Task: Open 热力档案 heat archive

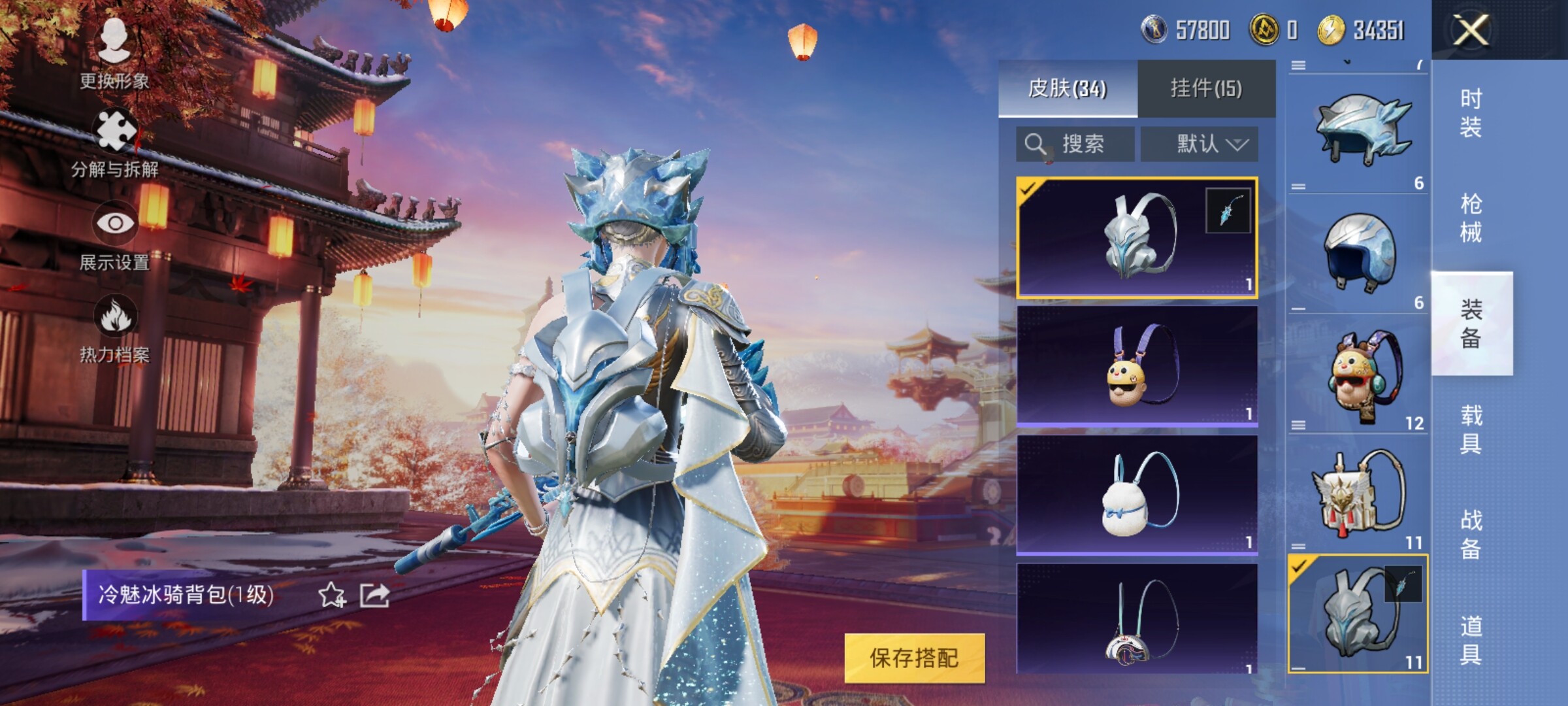Action: coord(115,328)
